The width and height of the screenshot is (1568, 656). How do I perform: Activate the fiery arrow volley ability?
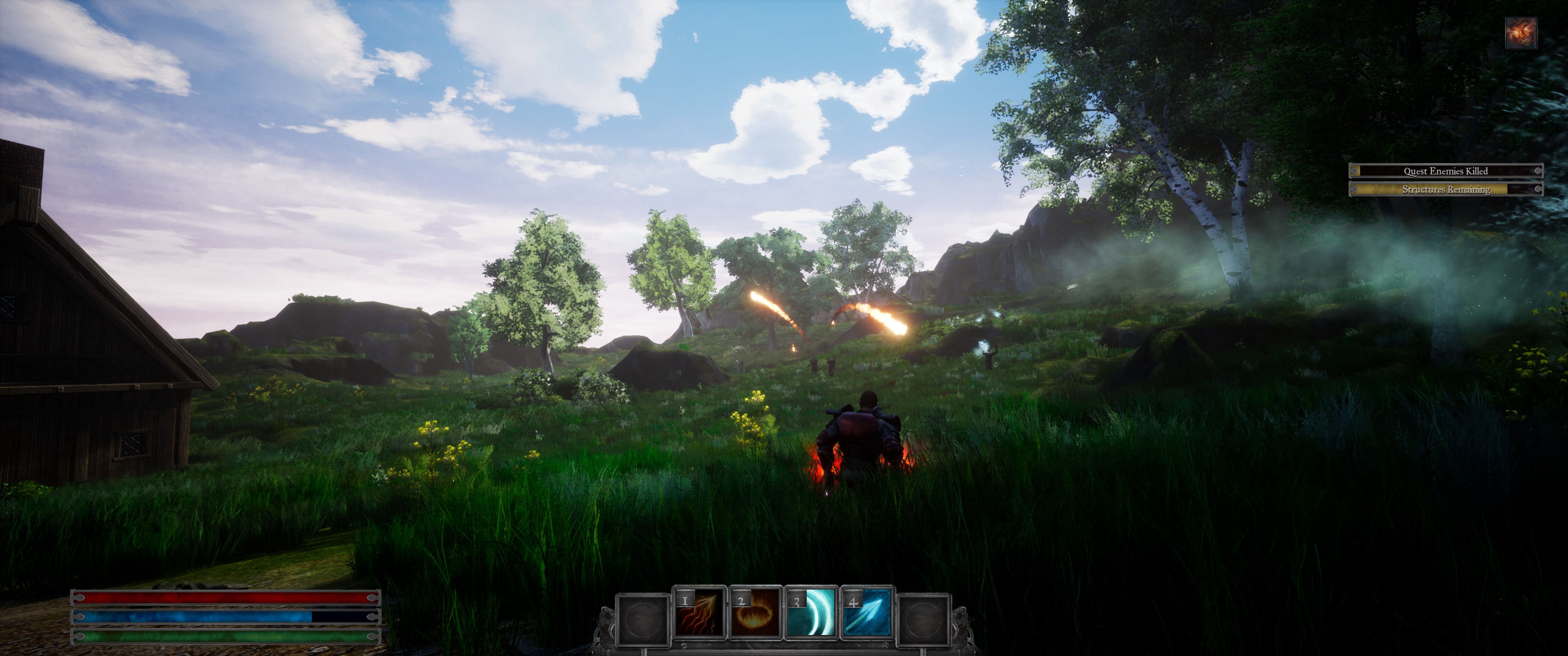pyautogui.click(x=699, y=613)
